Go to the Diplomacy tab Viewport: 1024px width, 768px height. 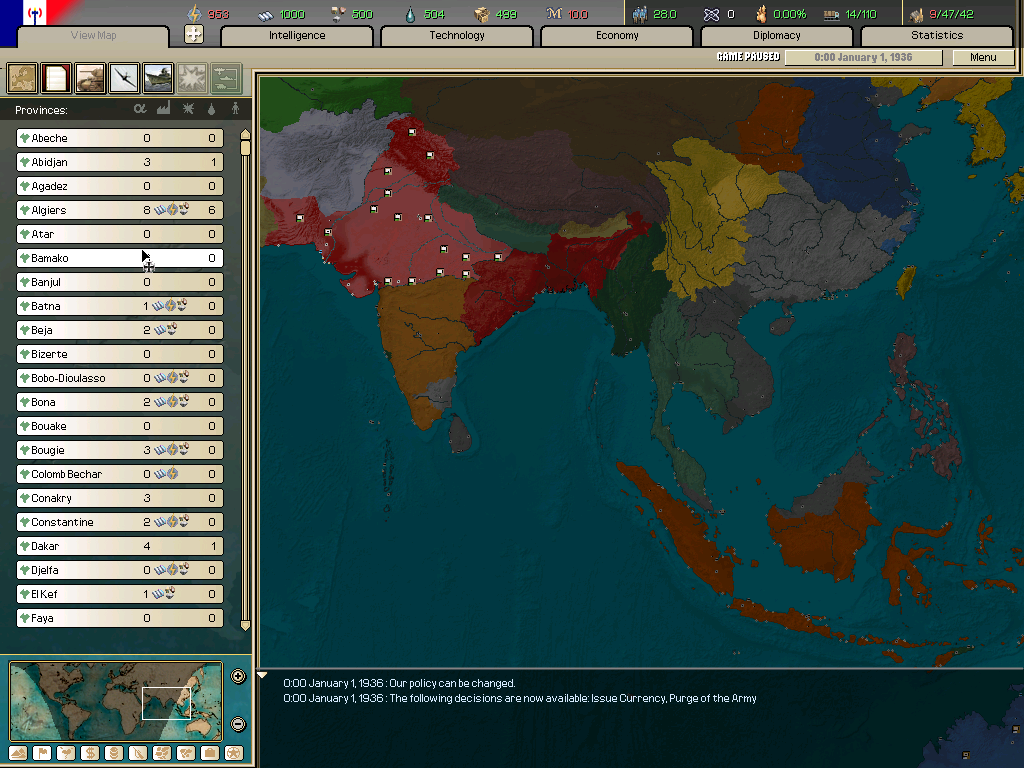pyautogui.click(x=777, y=36)
